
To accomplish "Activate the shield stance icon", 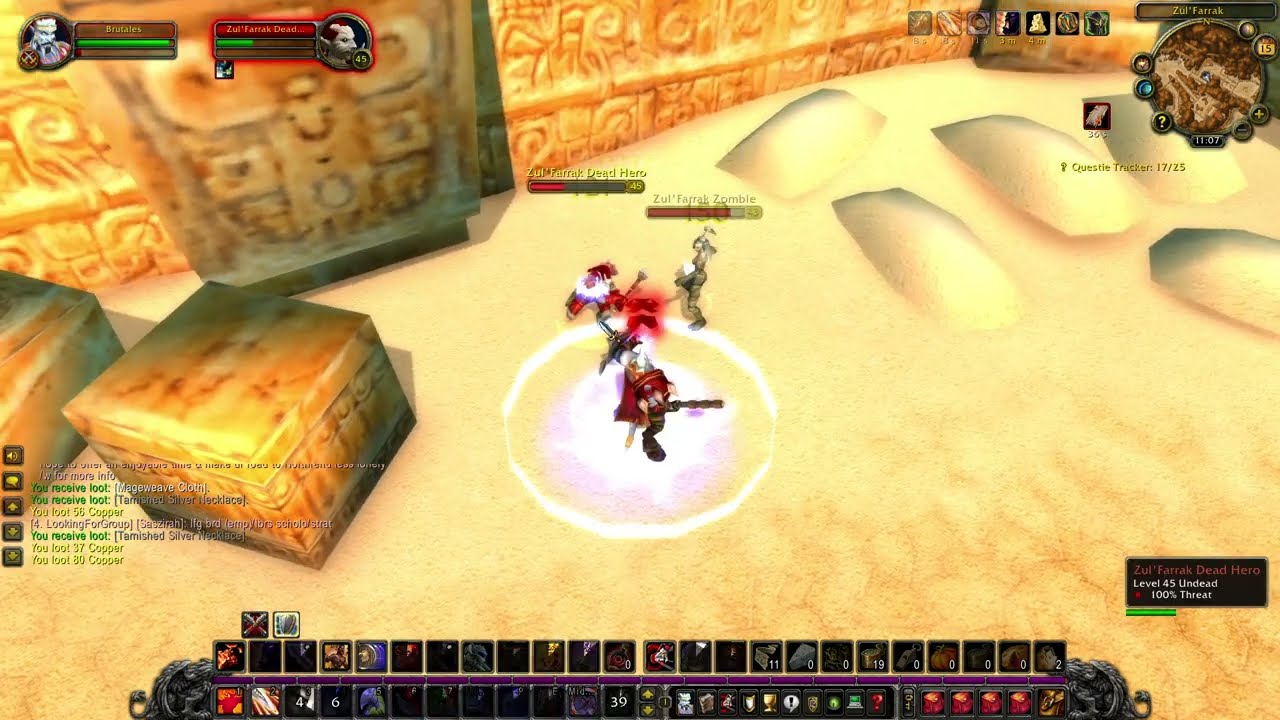I will (286, 625).
